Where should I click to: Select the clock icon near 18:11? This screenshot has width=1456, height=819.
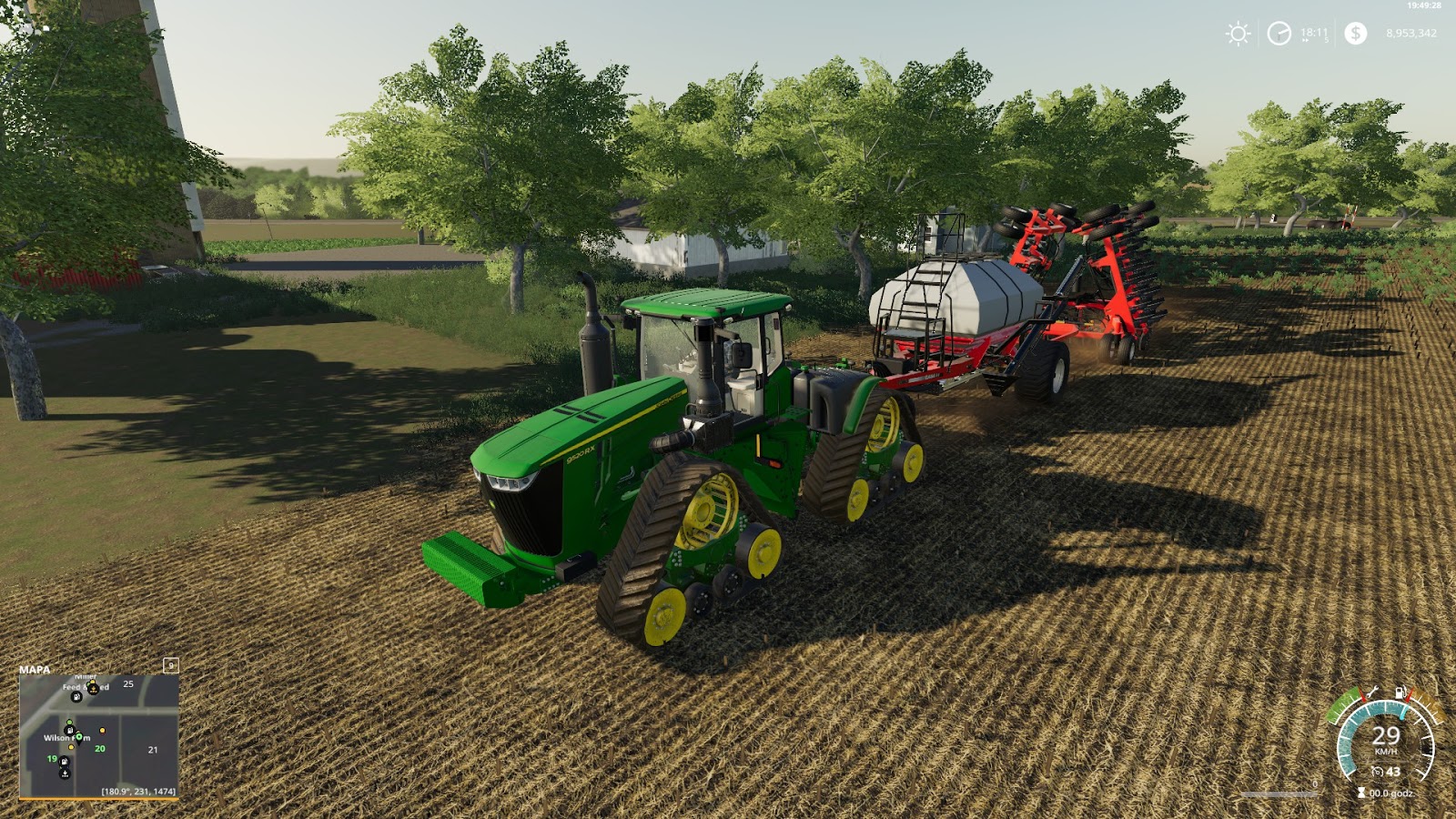pyautogui.click(x=1278, y=35)
